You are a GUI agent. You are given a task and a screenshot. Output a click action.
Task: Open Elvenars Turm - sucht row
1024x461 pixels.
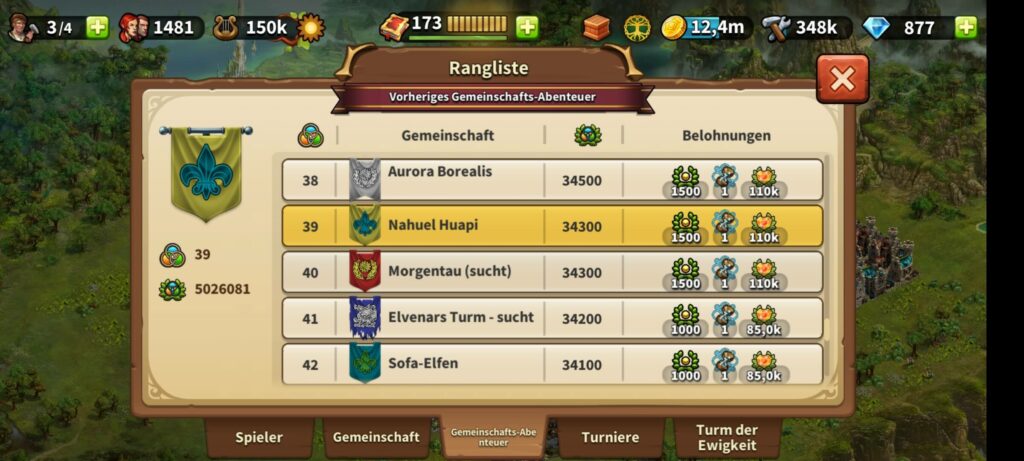(552, 318)
